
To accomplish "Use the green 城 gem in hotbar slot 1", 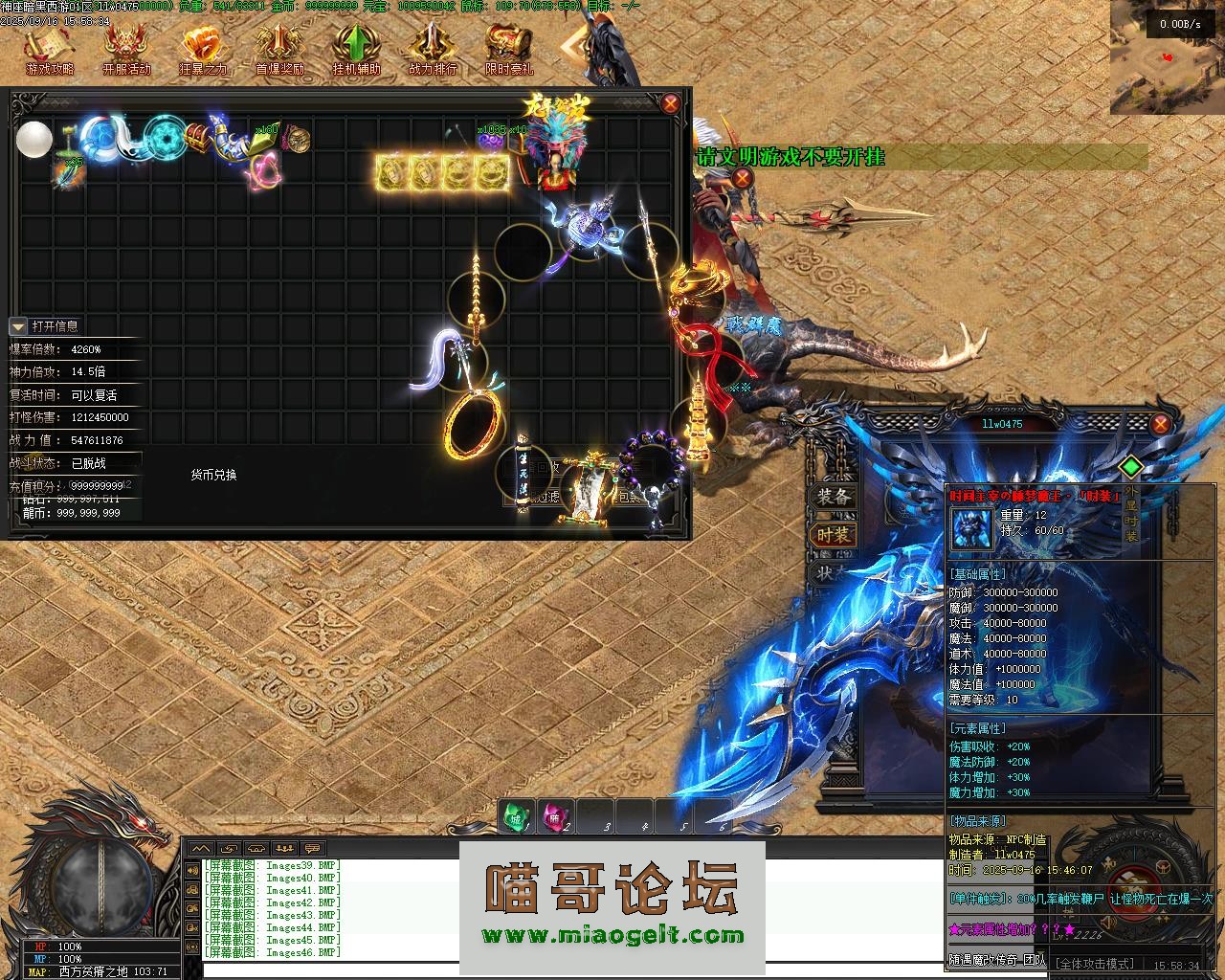I will click(x=517, y=816).
